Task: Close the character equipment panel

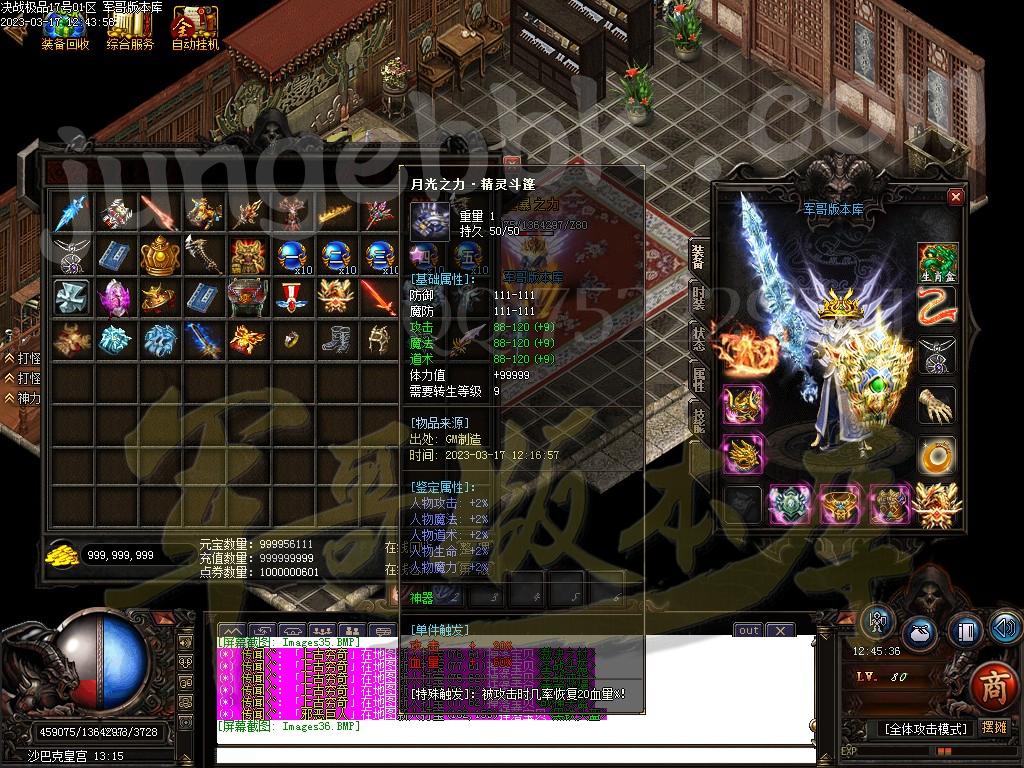Action: pos(955,197)
